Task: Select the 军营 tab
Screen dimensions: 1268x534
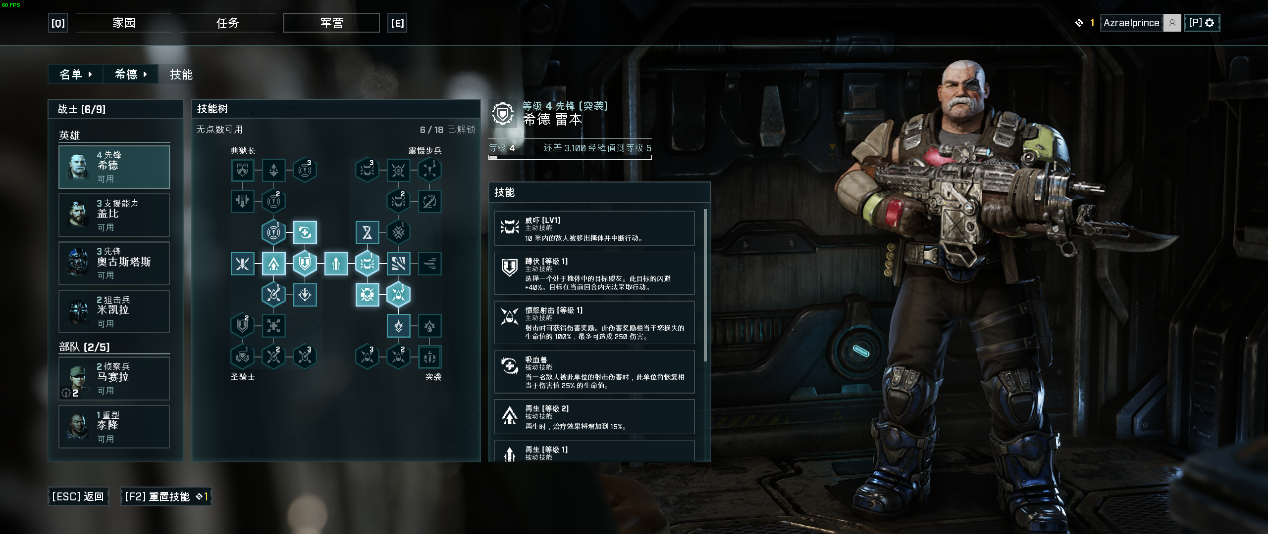Action: [331, 23]
